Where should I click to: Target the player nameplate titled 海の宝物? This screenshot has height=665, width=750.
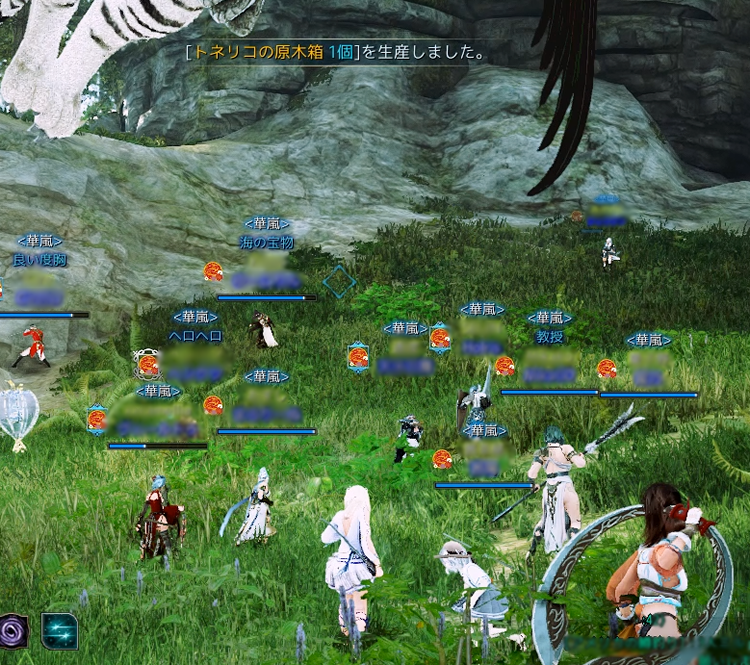pyautogui.click(x=266, y=243)
